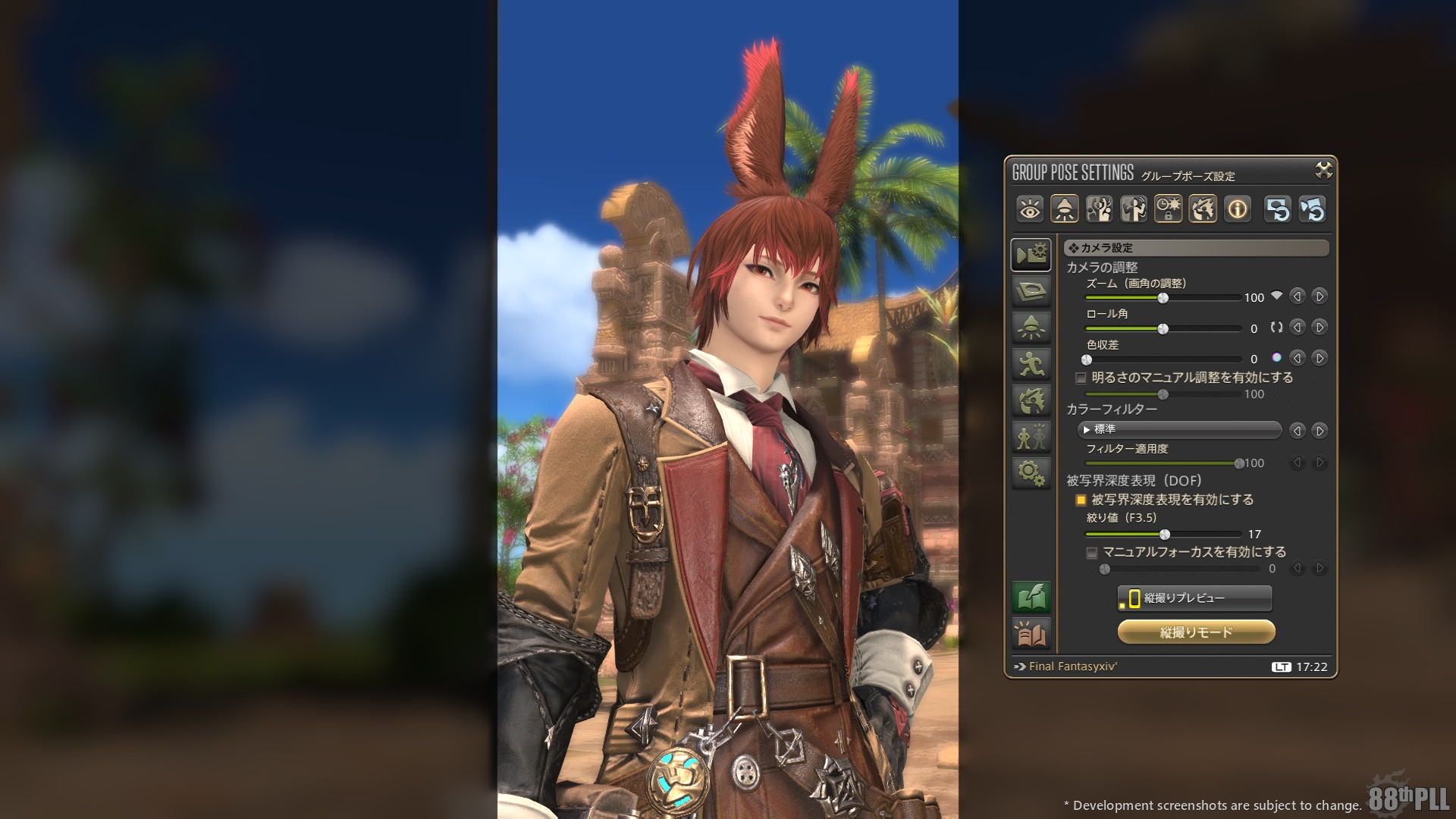Open the color filter dropdown showing 標準
The width and height of the screenshot is (1456, 819).
pyautogui.click(x=1179, y=430)
